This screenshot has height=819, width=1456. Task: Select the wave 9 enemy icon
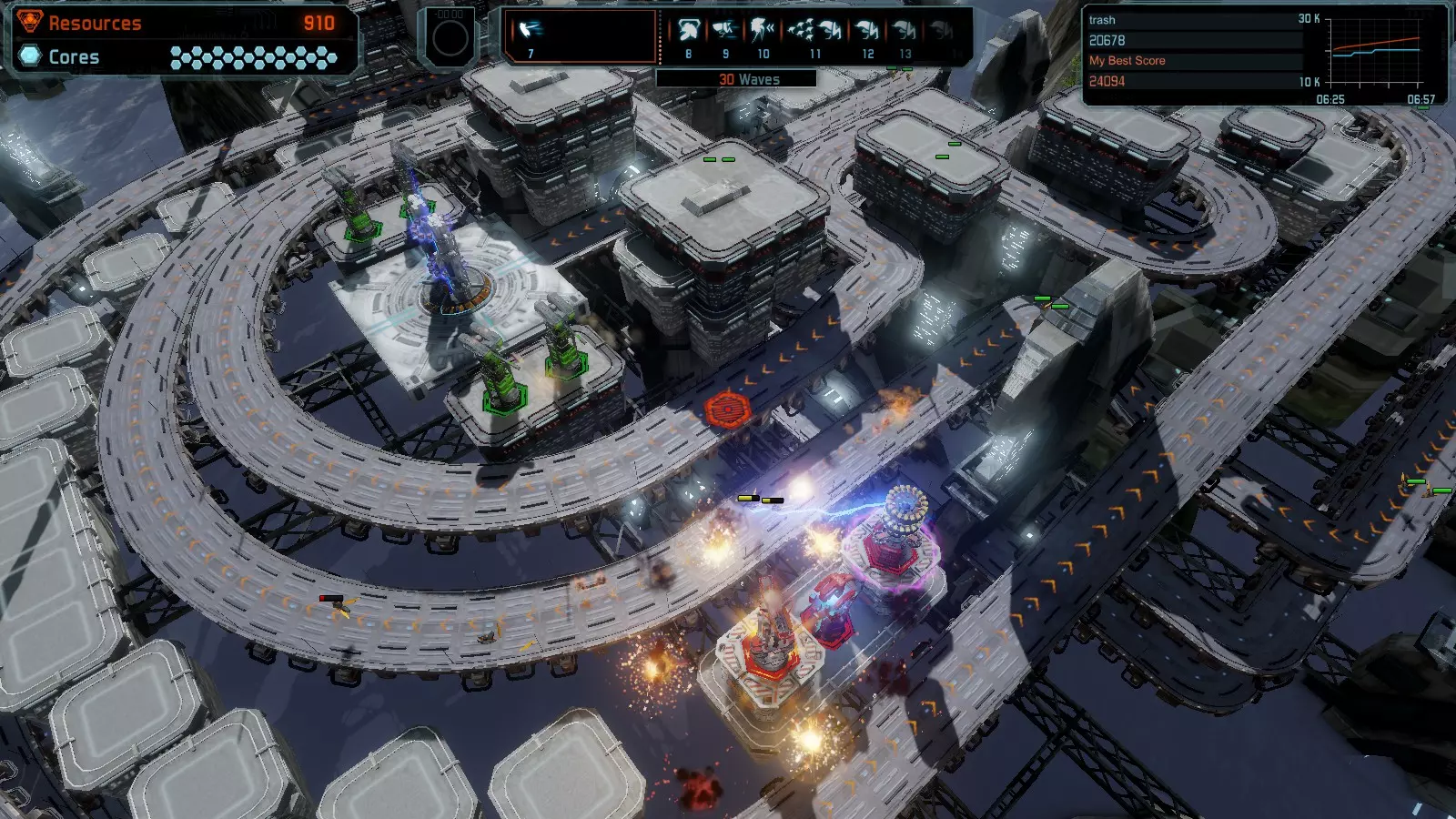(725, 32)
